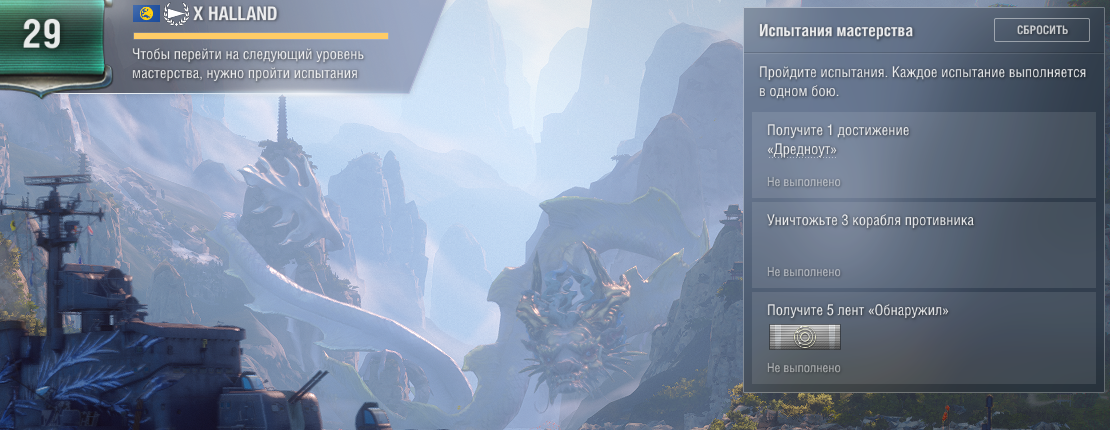Click the X Halland ship name
The image size is (1110, 430).
tap(235, 14)
